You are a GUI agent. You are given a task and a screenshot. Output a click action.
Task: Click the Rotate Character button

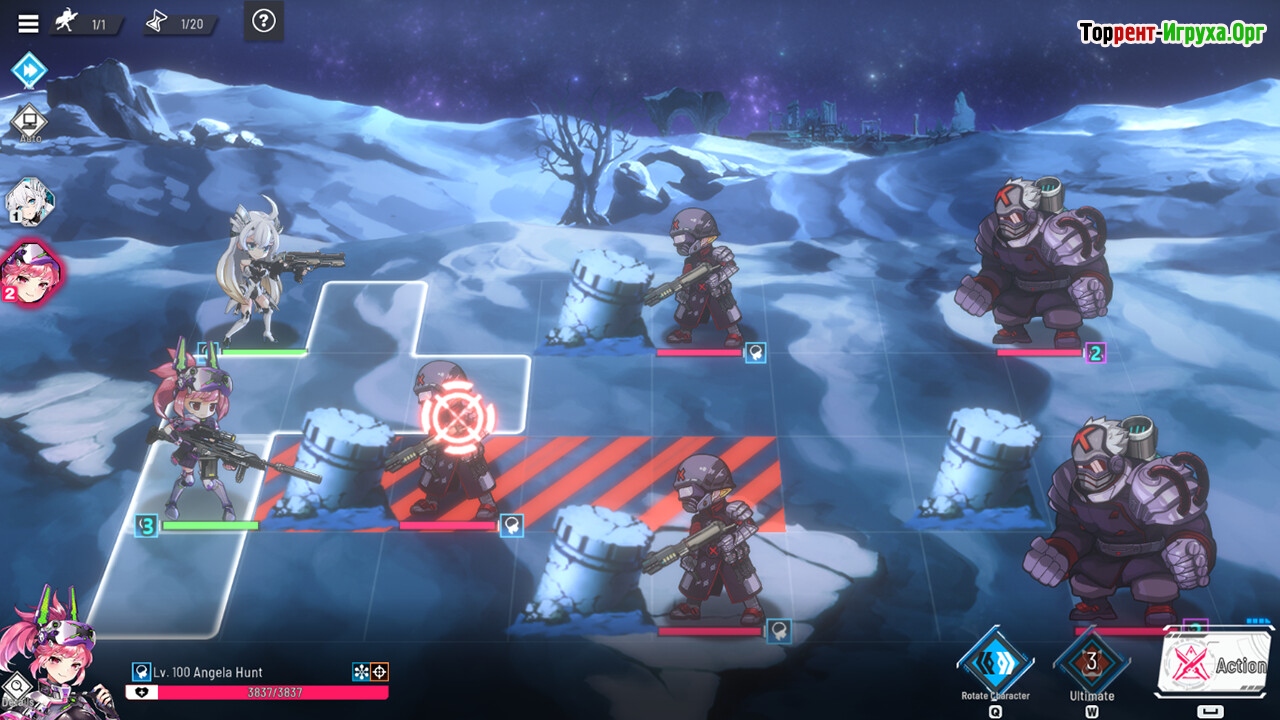coord(995,663)
